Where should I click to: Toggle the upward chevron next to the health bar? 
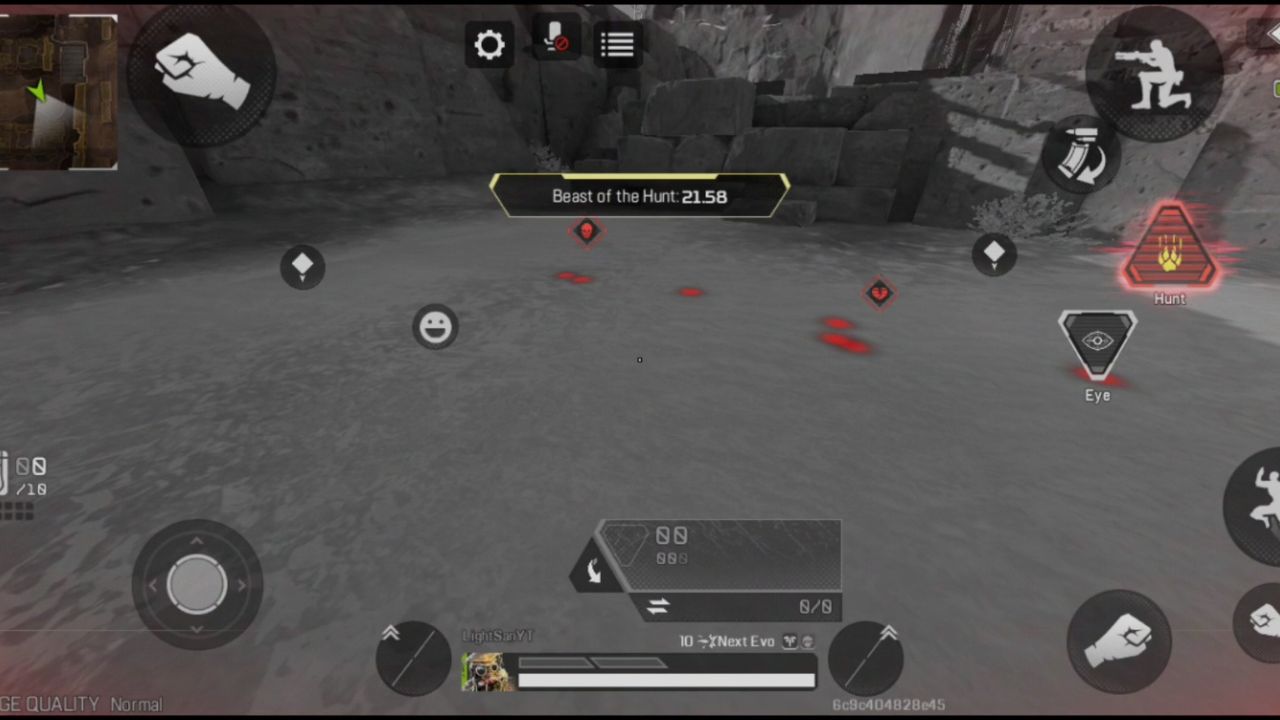pyautogui.click(x=390, y=633)
